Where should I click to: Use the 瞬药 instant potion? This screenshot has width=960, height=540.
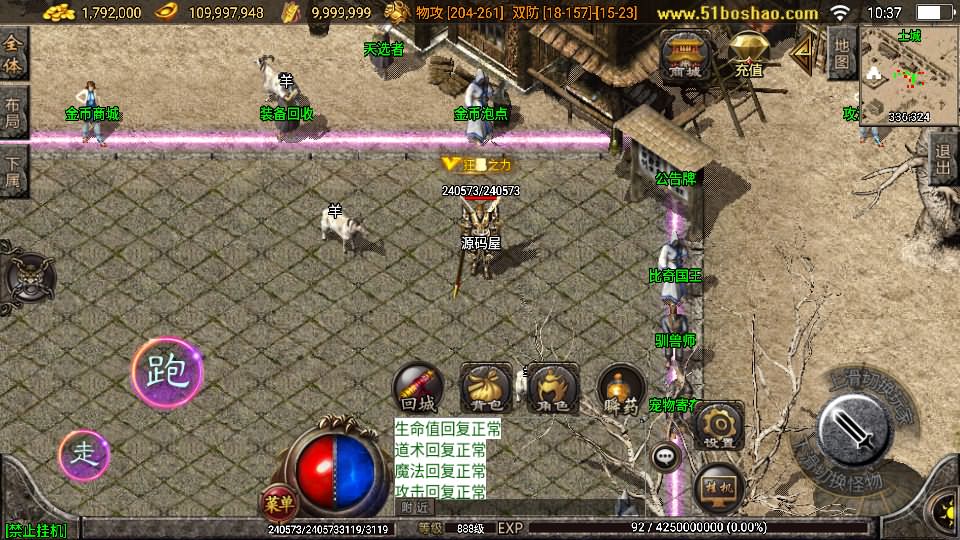(621, 387)
